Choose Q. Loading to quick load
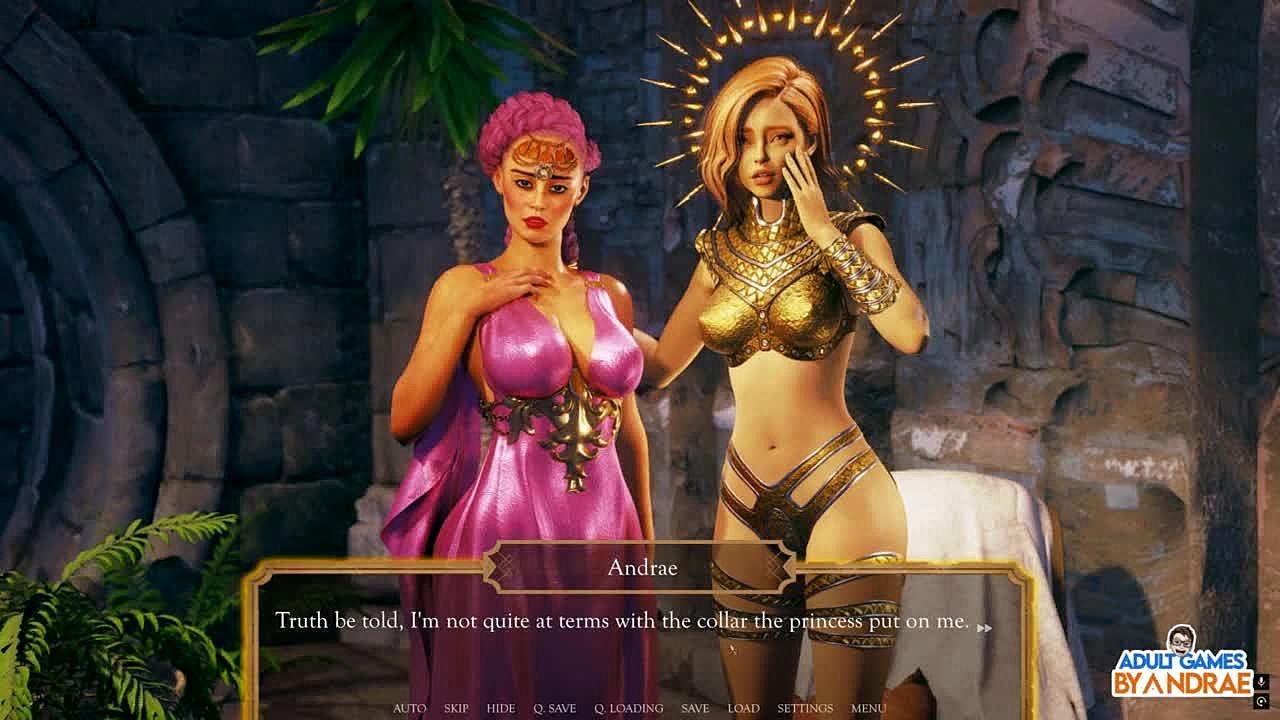 (x=629, y=708)
